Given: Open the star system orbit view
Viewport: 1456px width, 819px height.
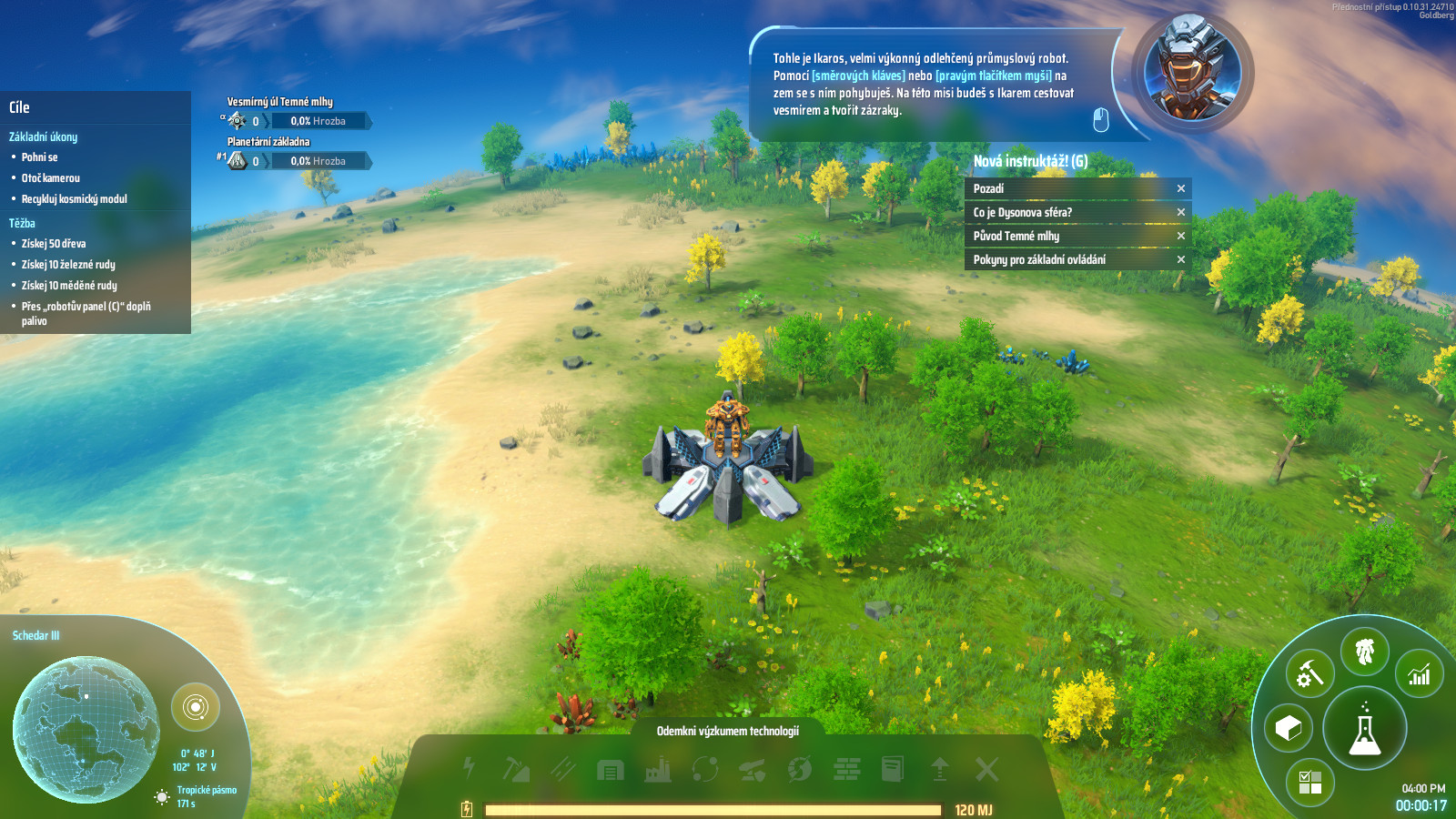Looking at the screenshot, I should click(196, 707).
